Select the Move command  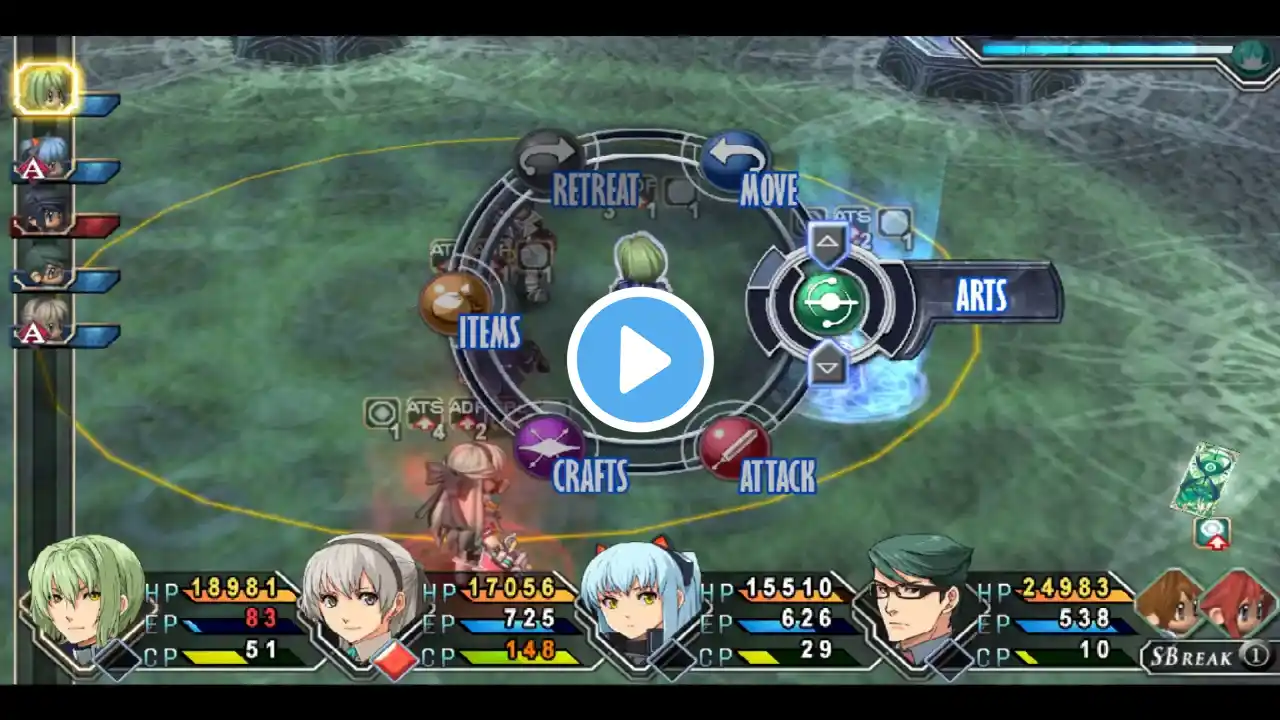coord(735,160)
